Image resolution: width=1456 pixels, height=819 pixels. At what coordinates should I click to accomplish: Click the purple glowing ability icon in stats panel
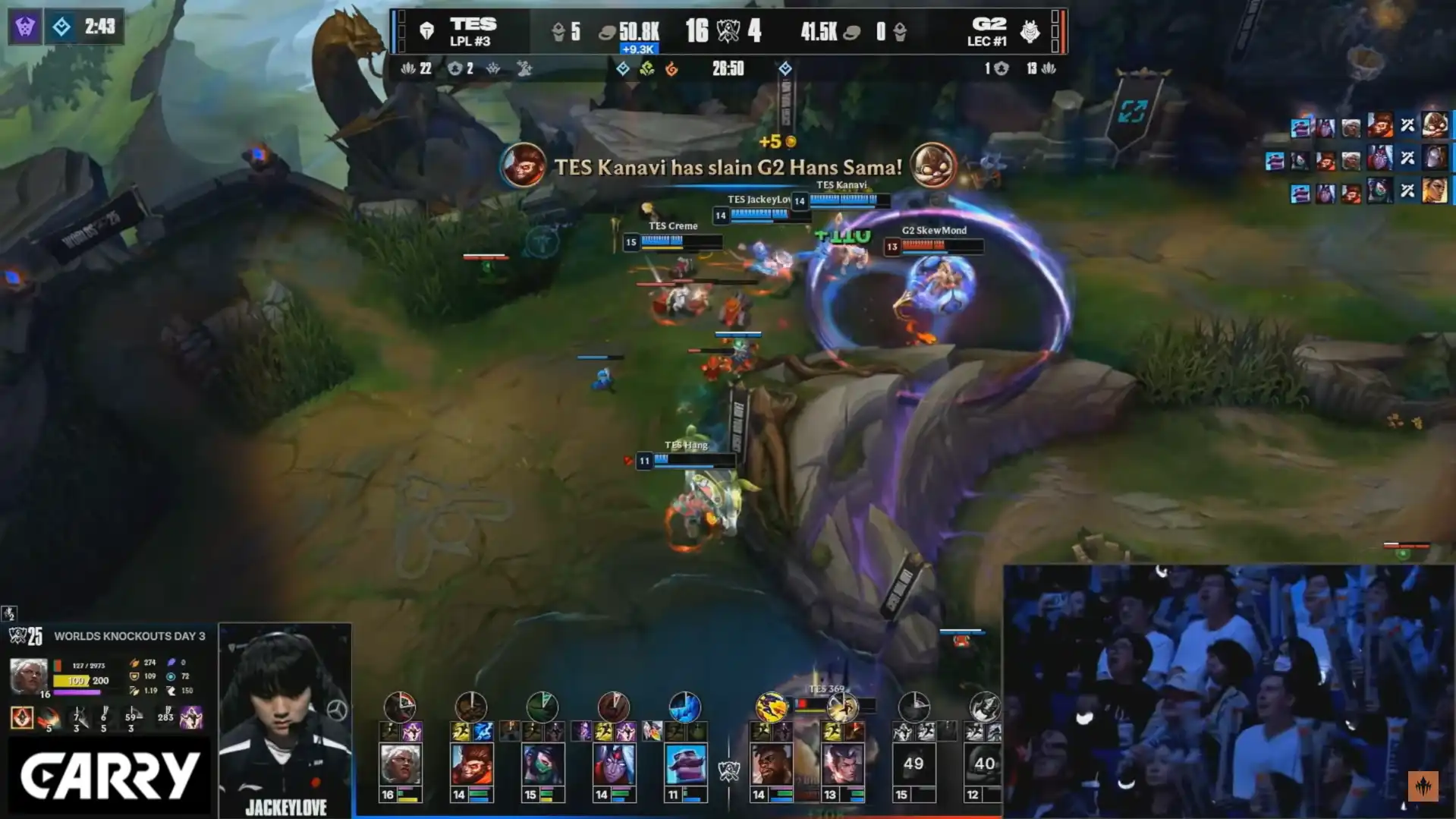click(190, 717)
